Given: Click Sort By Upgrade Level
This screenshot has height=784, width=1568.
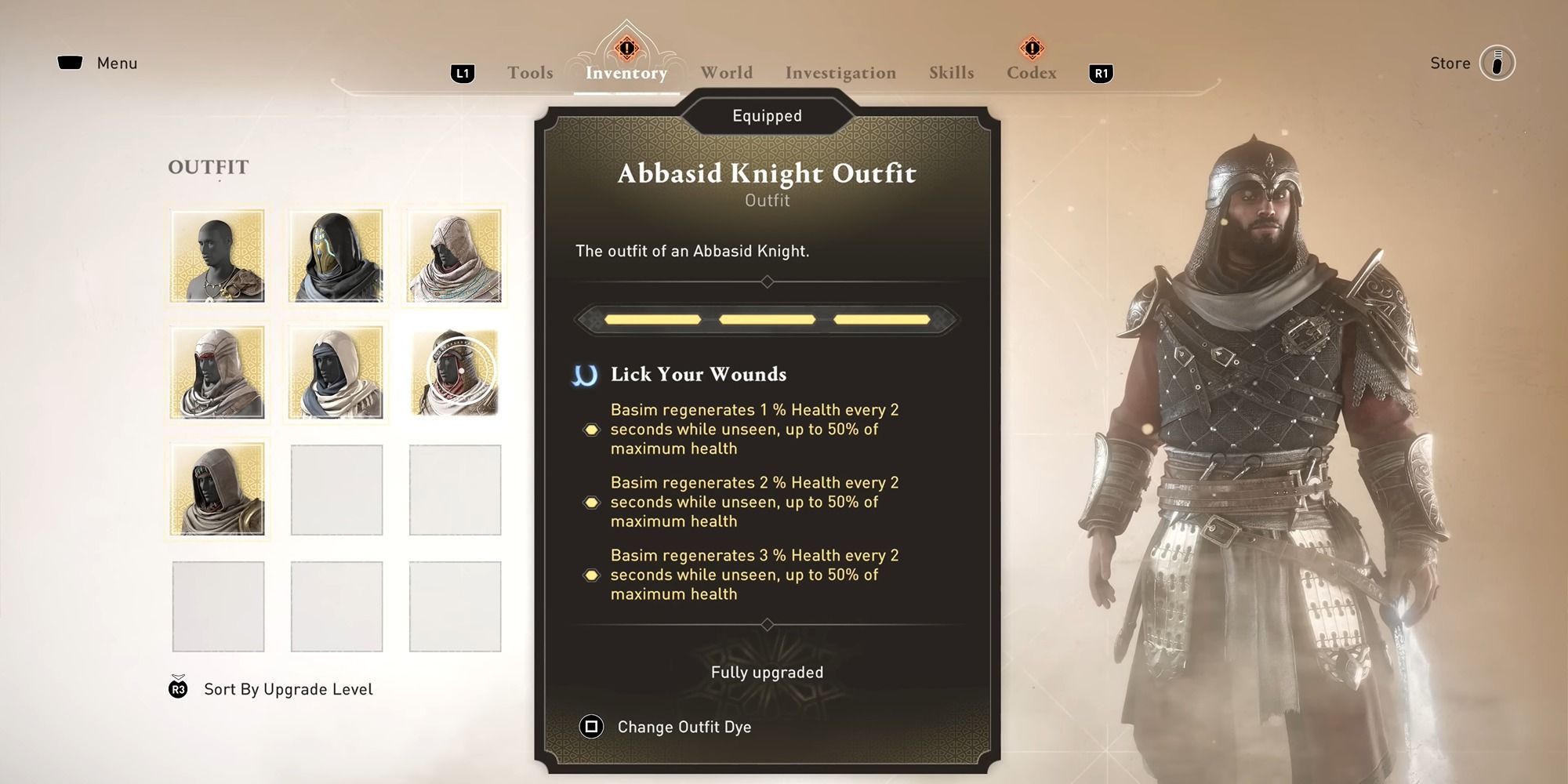Looking at the screenshot, I should tap(288, 689).
